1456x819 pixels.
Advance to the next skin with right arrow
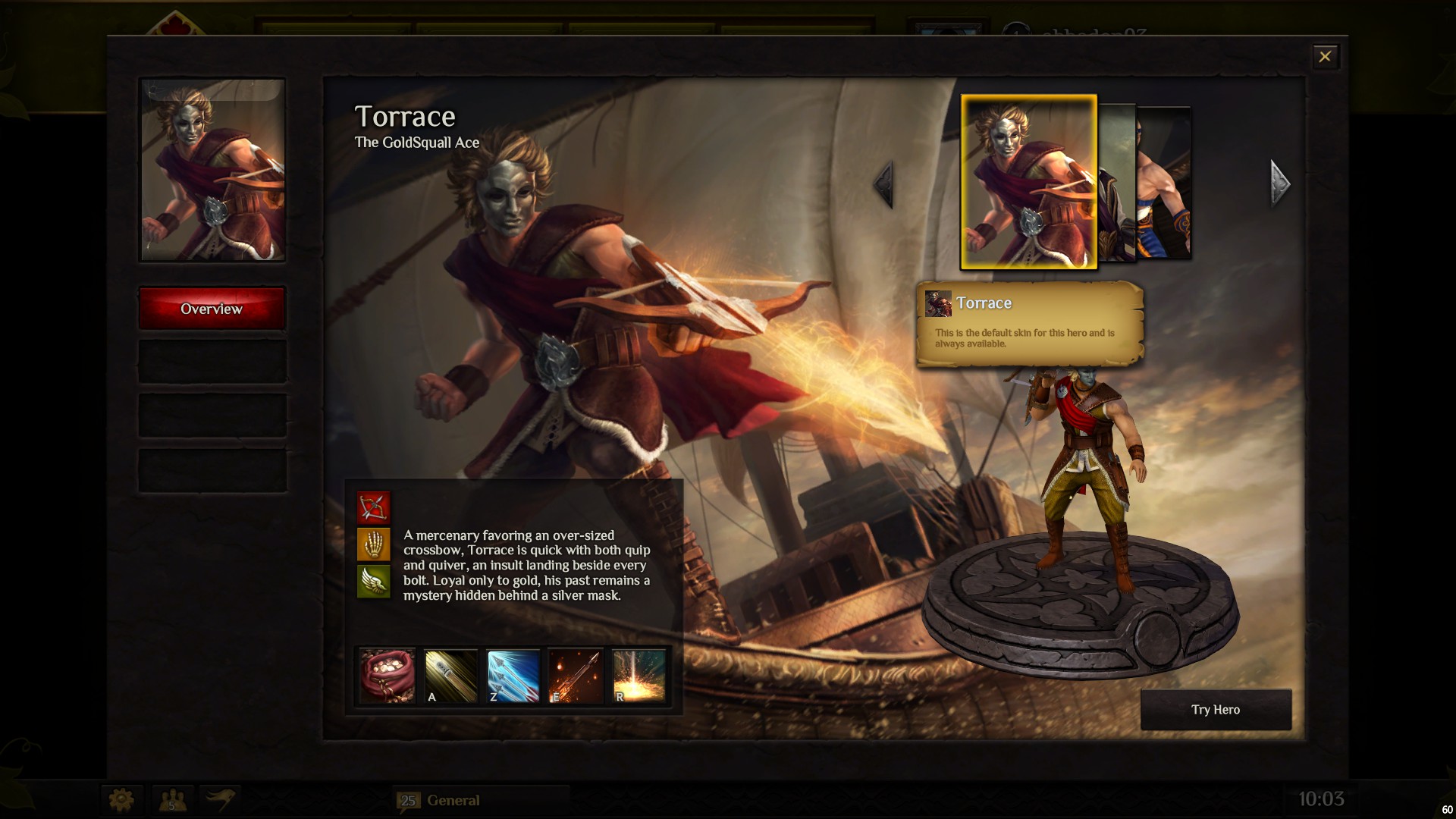point(1280,184)
